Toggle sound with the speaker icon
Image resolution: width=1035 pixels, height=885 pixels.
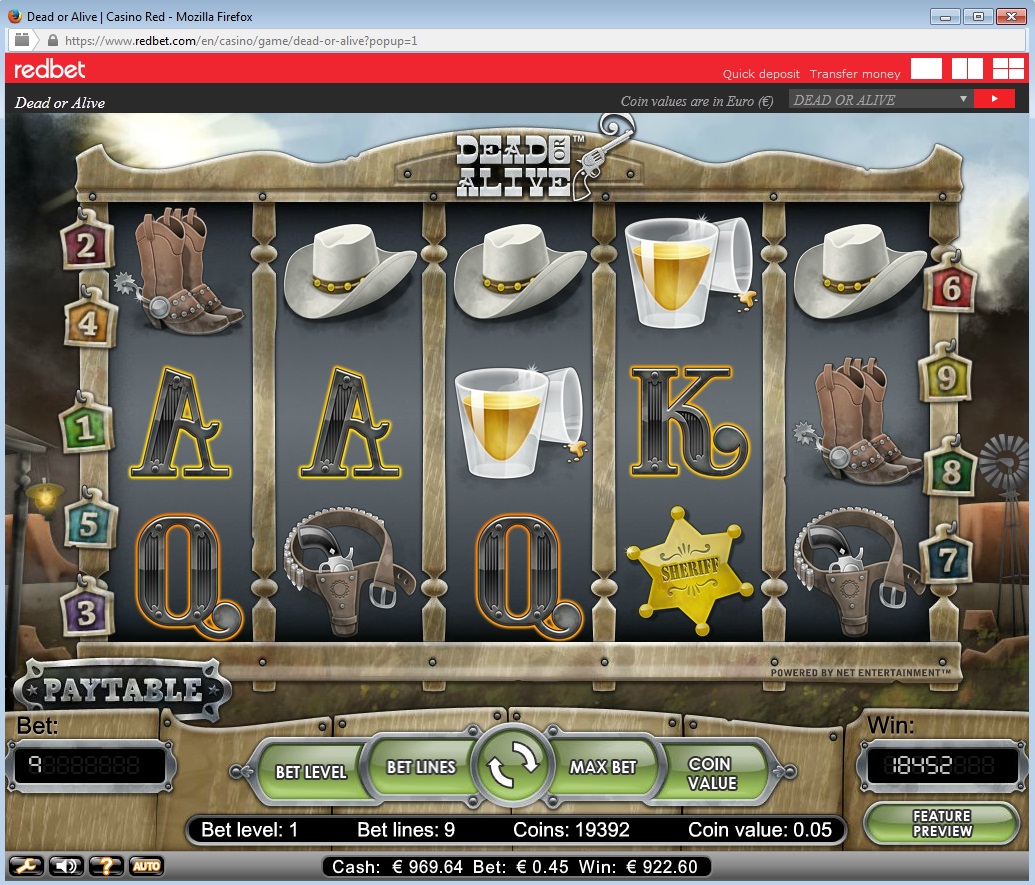click(x=64, y=866)
